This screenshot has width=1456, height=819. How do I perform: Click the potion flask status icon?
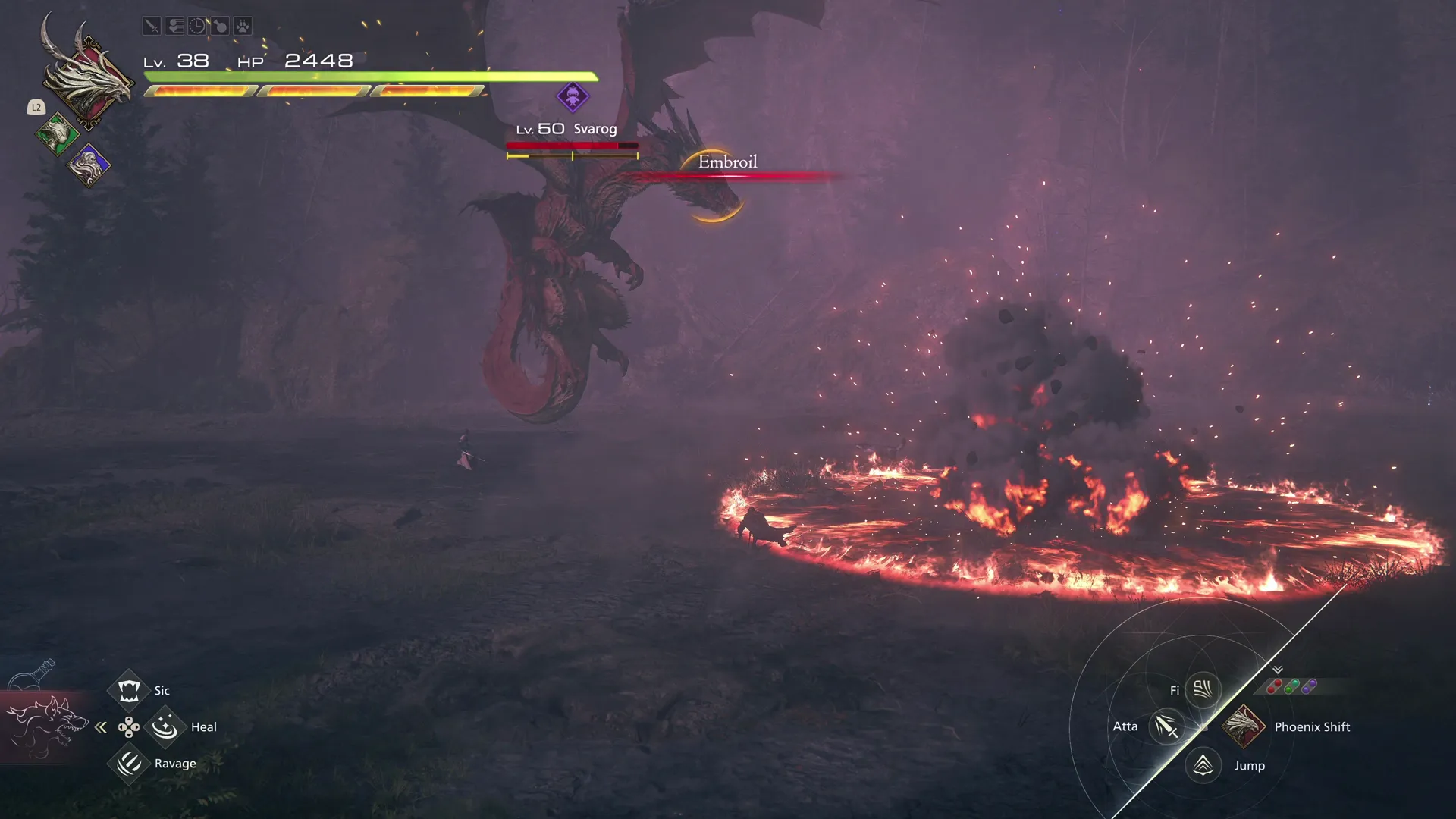click(x=220, y=26)
